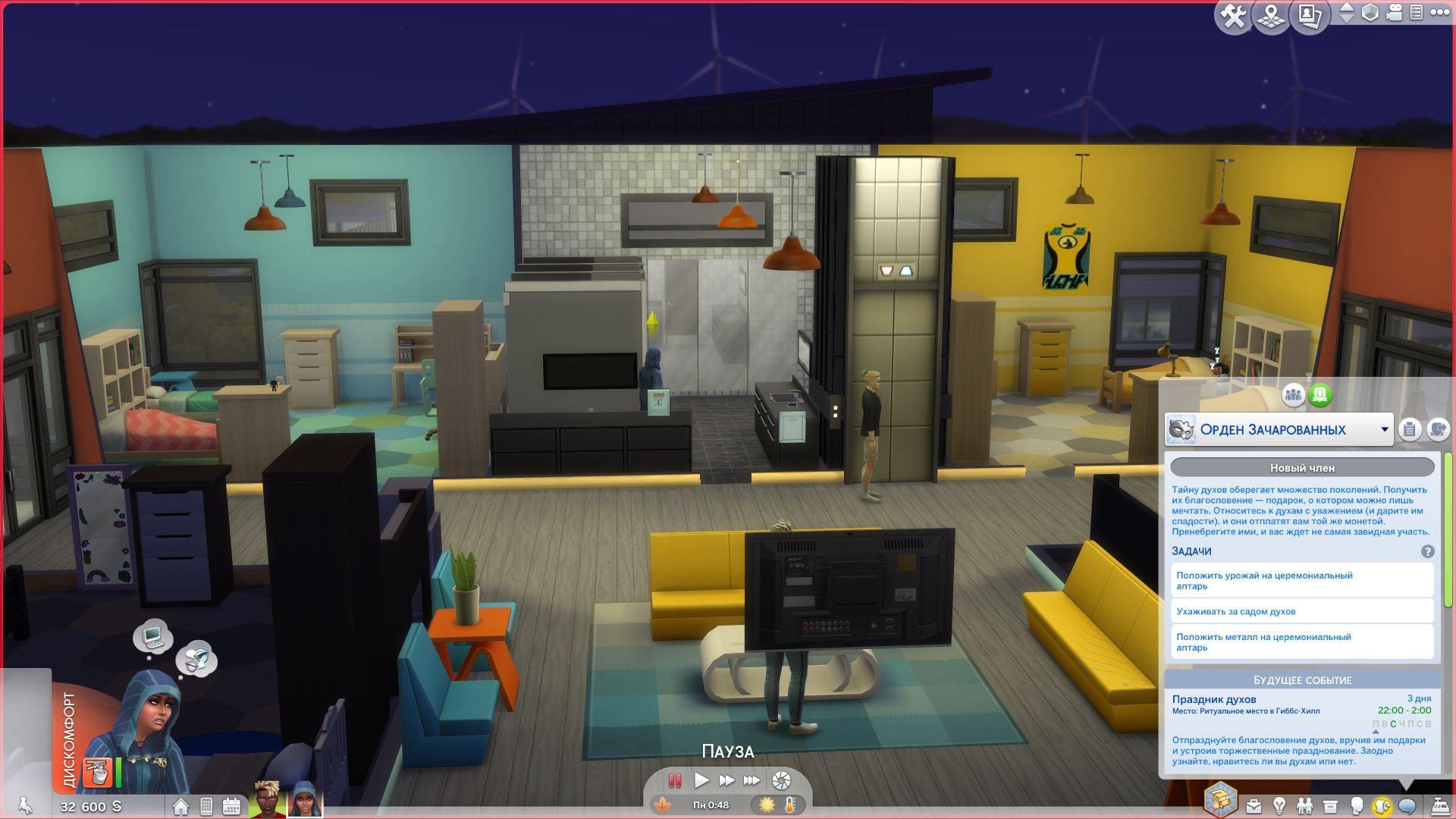The image size is (1456, 819).
Task: Select the blond-haired household Sim portrait
Action: 267,799
